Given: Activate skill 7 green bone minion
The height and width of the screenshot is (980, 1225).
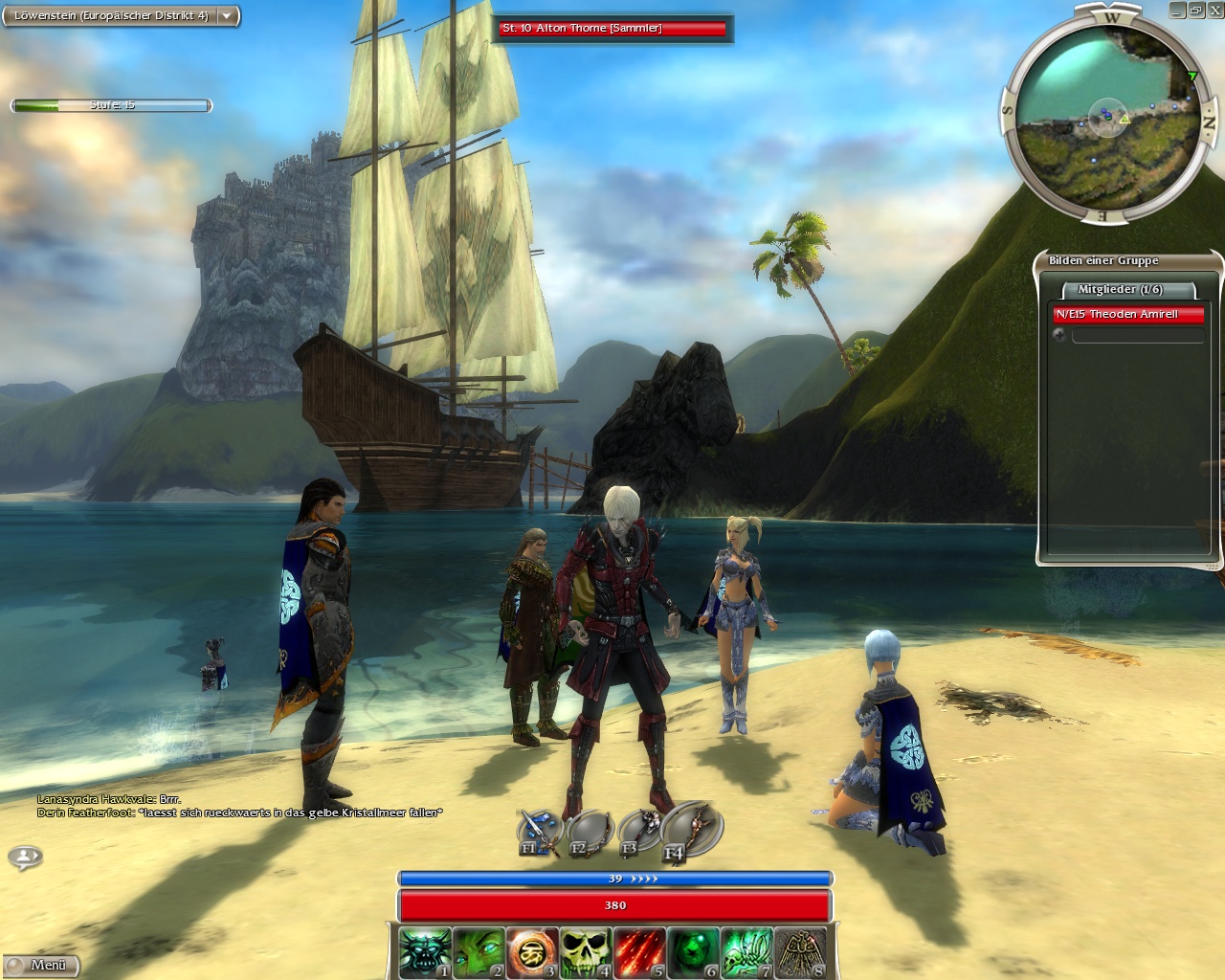Looking at the screenshot, I should (x=746, y=952).
